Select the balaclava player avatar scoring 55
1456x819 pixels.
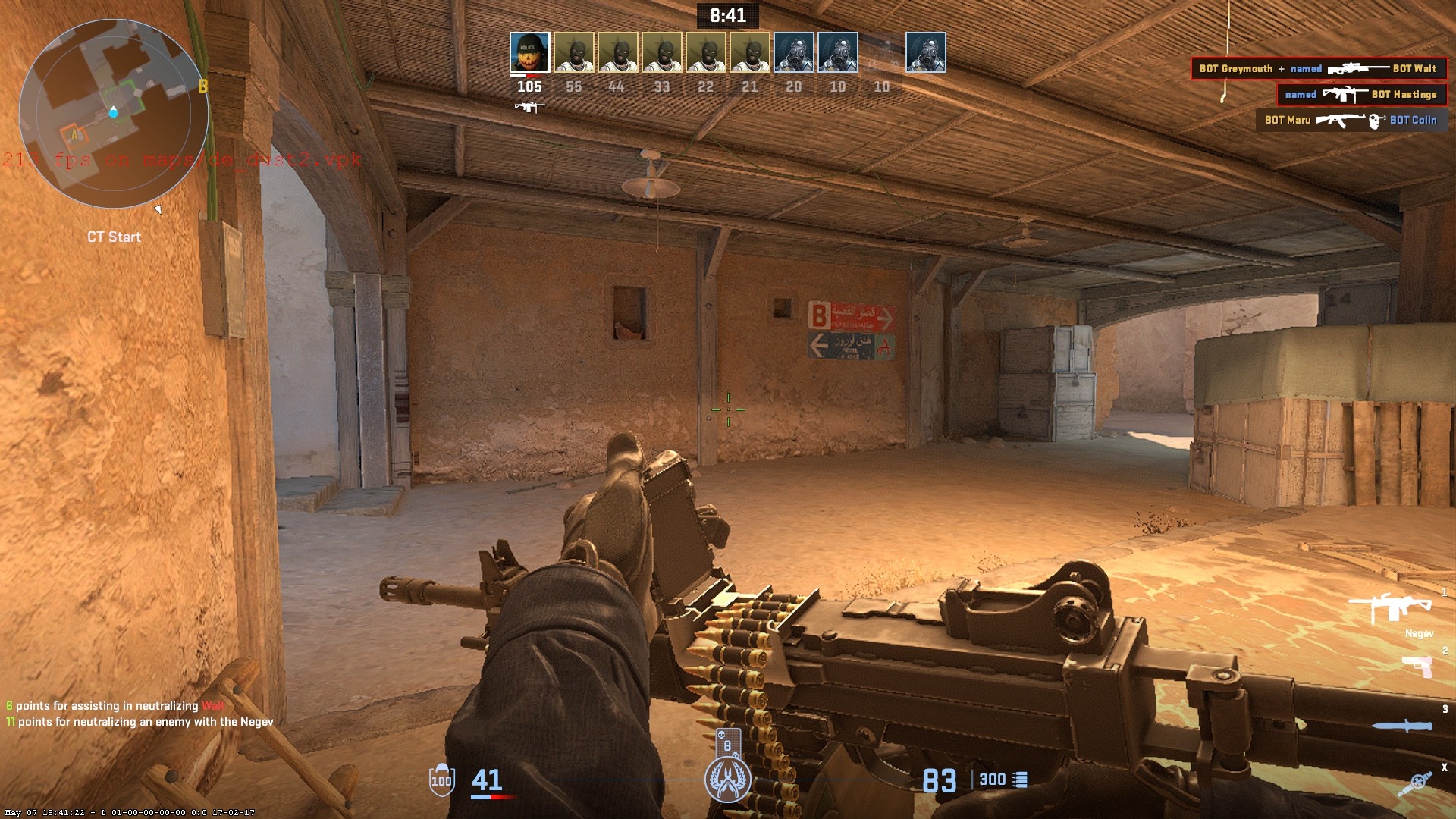pyautogui.click(x=573, y=52)
